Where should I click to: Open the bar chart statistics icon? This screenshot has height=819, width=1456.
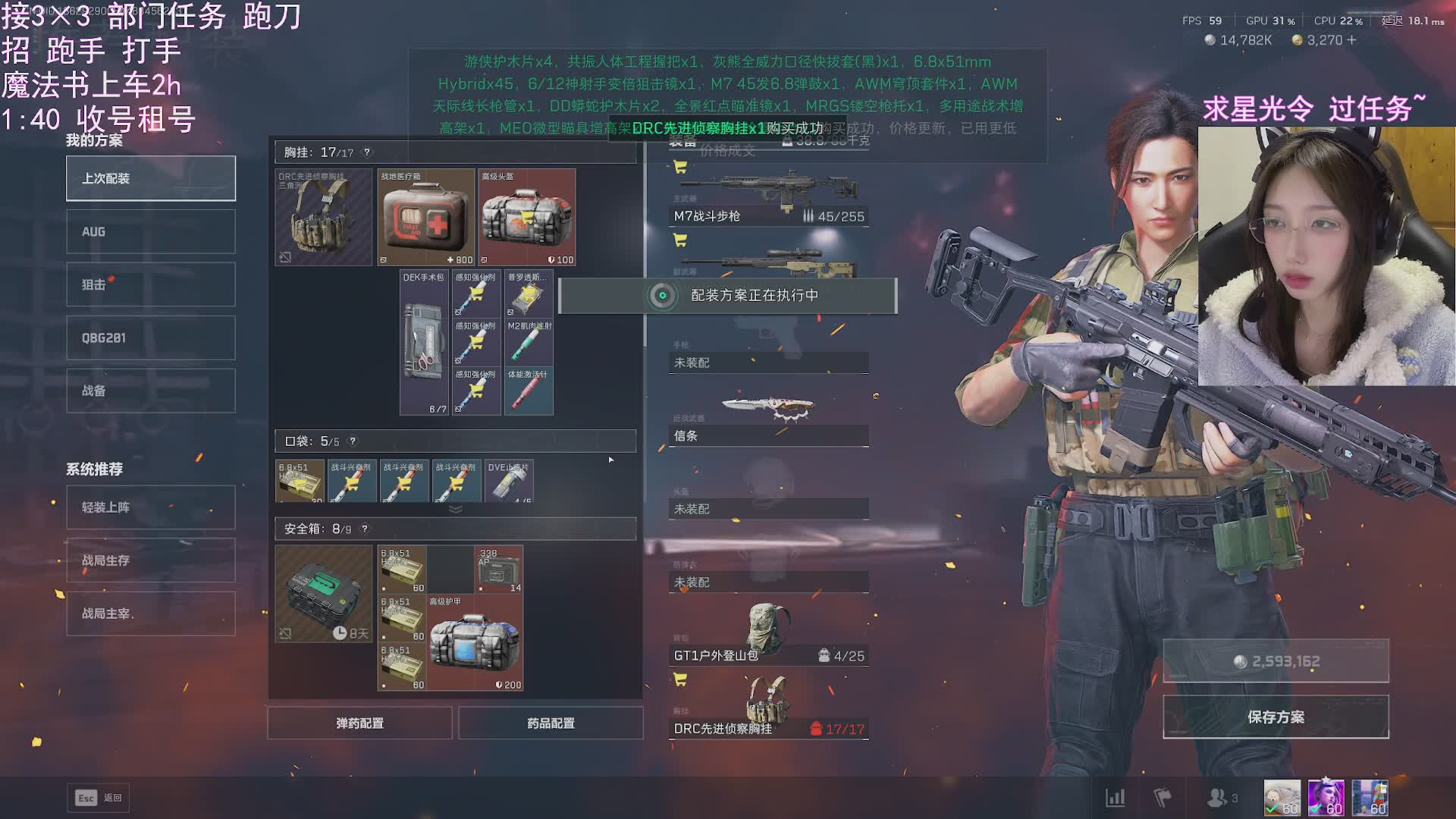tap(1115, 798)
